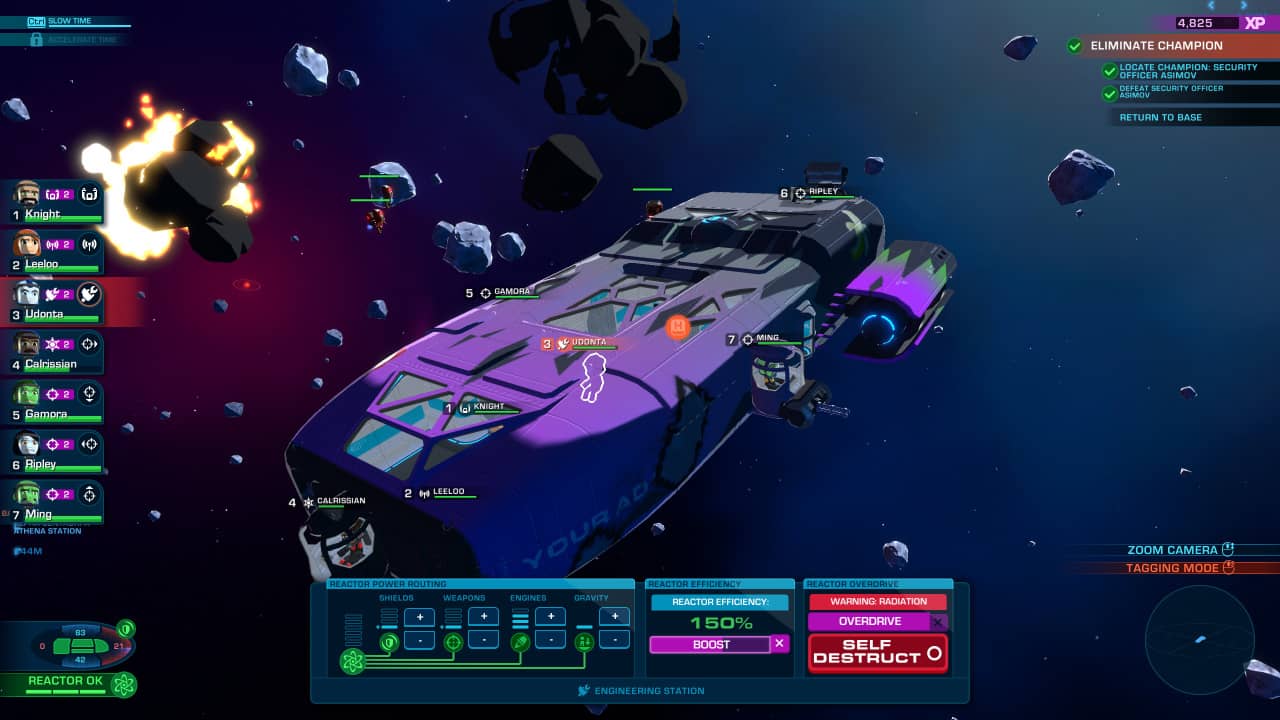Image resolution: width=1280 pixels, height=720 pixels.
Task: Reduce reactor power to Weapons
Action: [x=483, y=639]
